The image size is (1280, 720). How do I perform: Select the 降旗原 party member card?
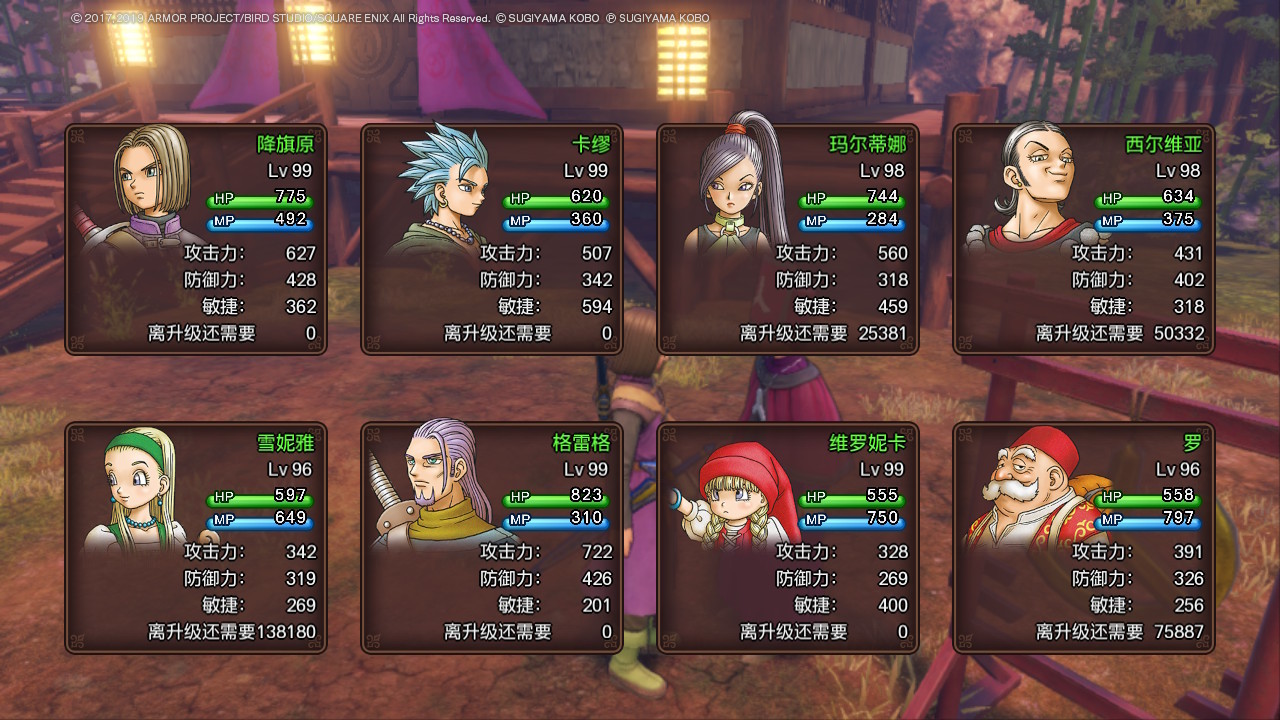click(x=196, y=239)
